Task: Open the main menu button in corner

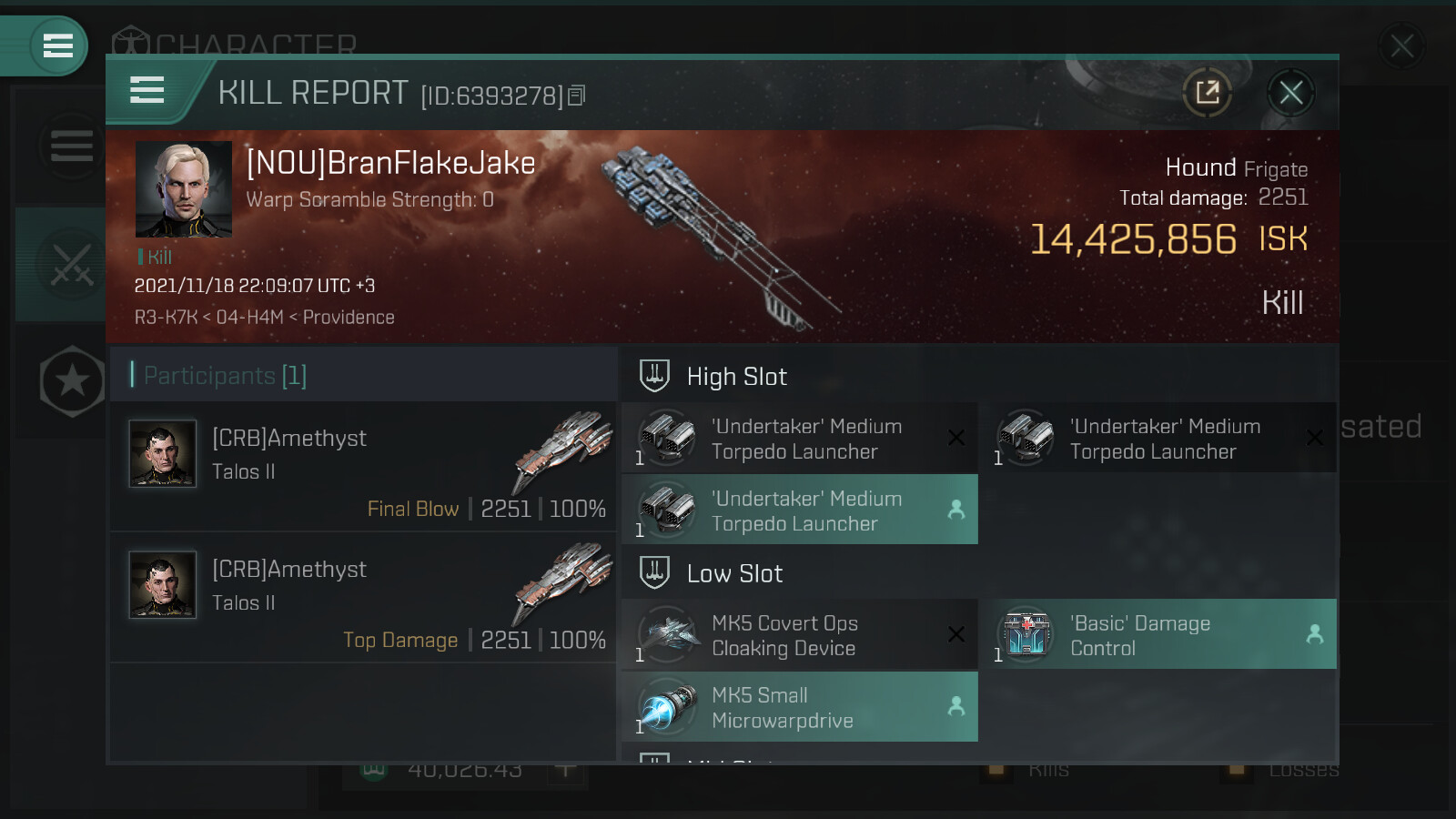Action: tap(57, 45)
